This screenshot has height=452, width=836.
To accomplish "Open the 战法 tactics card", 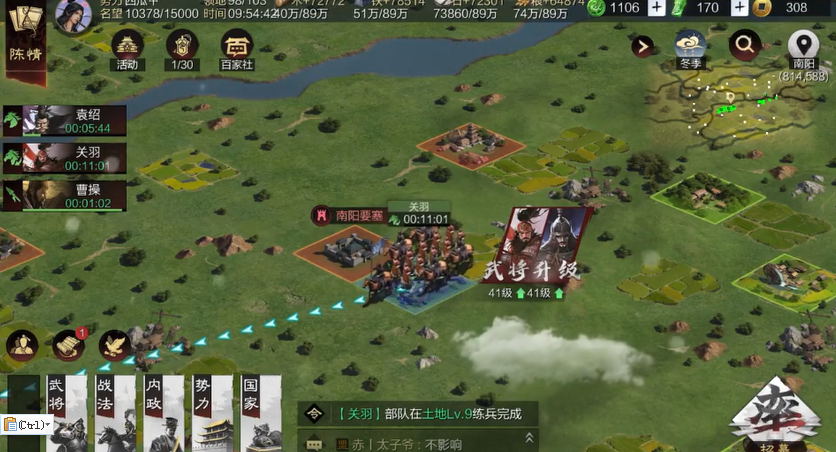I will [114, 412].
